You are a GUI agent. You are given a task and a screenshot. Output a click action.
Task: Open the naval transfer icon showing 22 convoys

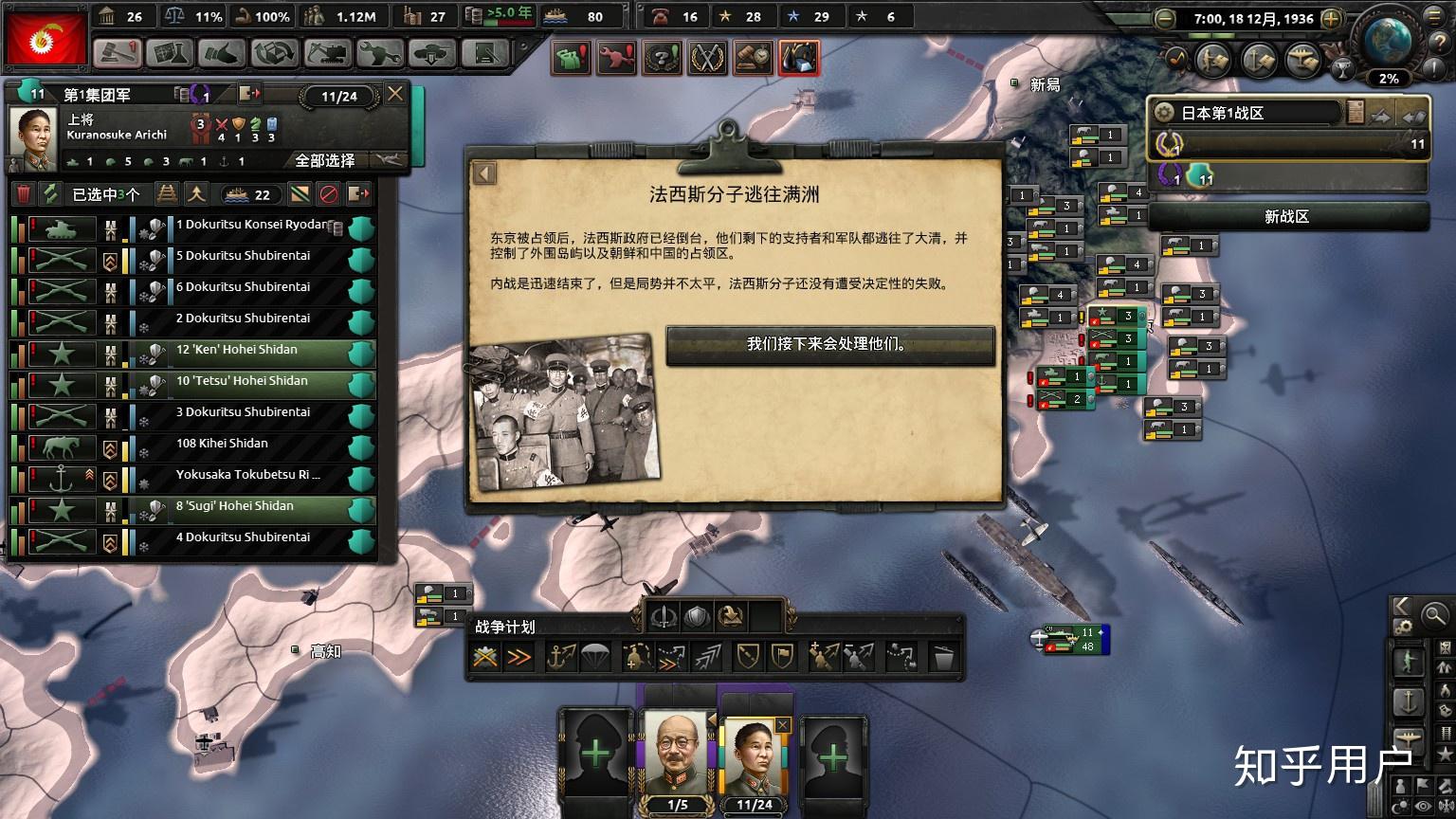tap(248, 193)
